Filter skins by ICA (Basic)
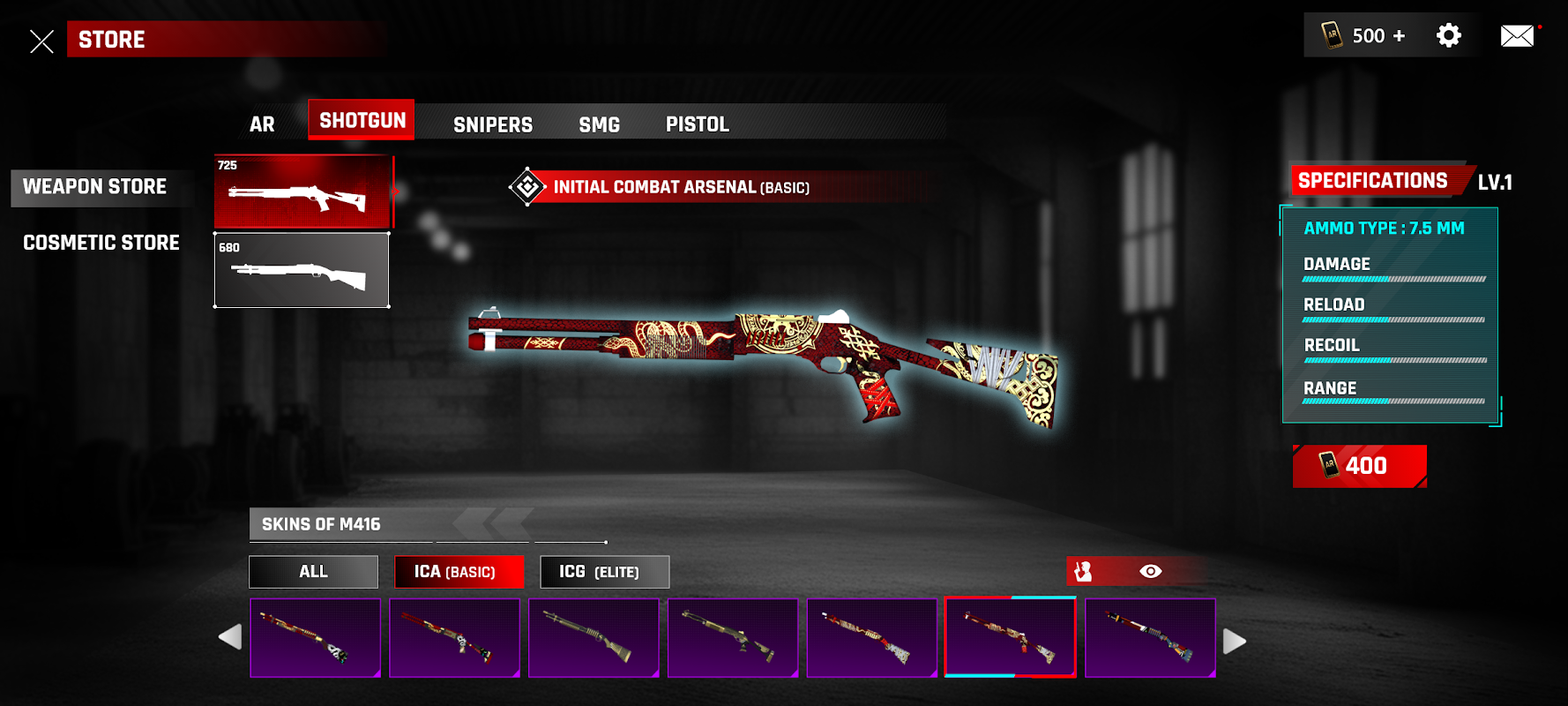The width and height of the screenshot is (1568, 706). [x=459, y=572]
